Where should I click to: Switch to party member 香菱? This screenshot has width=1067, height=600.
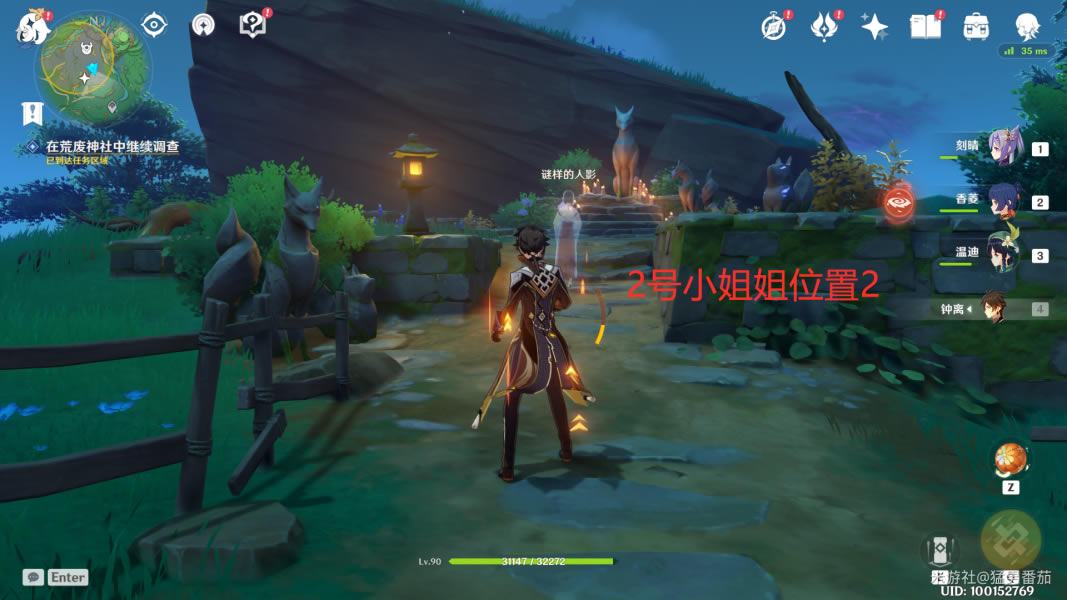tap(1004, 199)
